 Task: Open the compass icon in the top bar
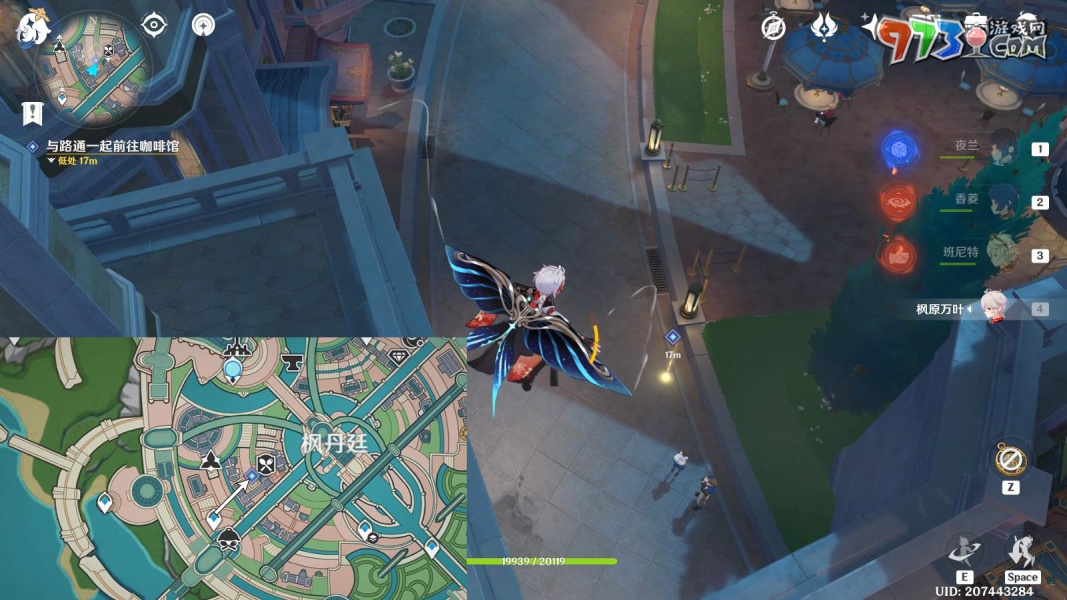(773, 27)
